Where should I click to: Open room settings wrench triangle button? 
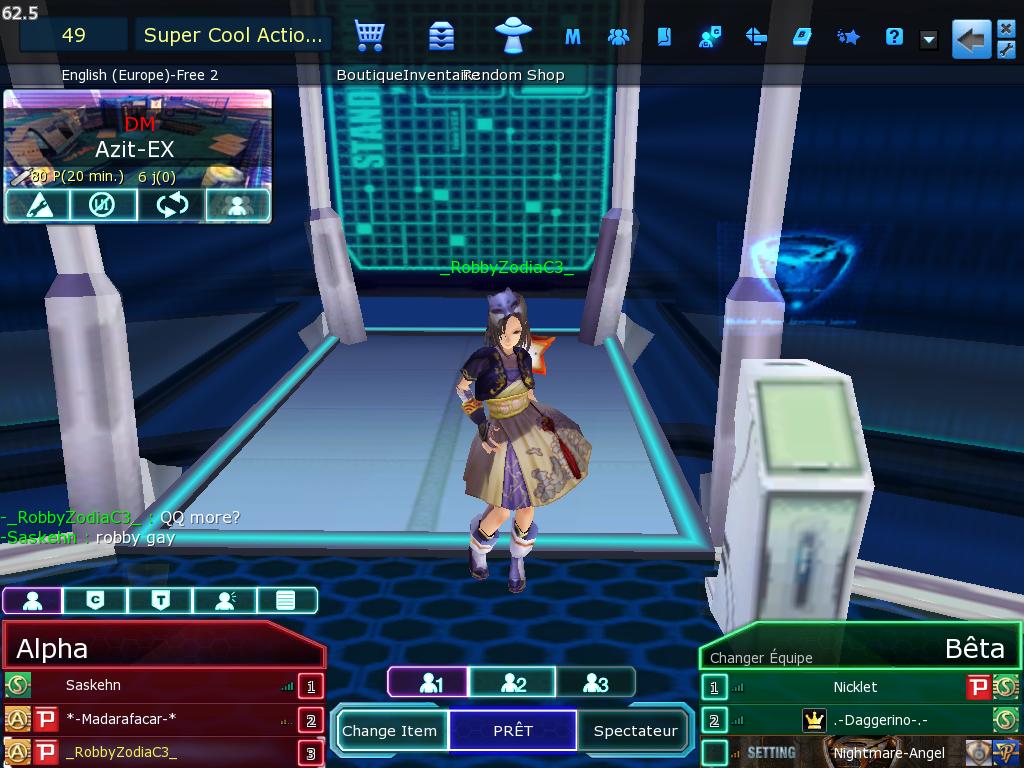[37, 205]
